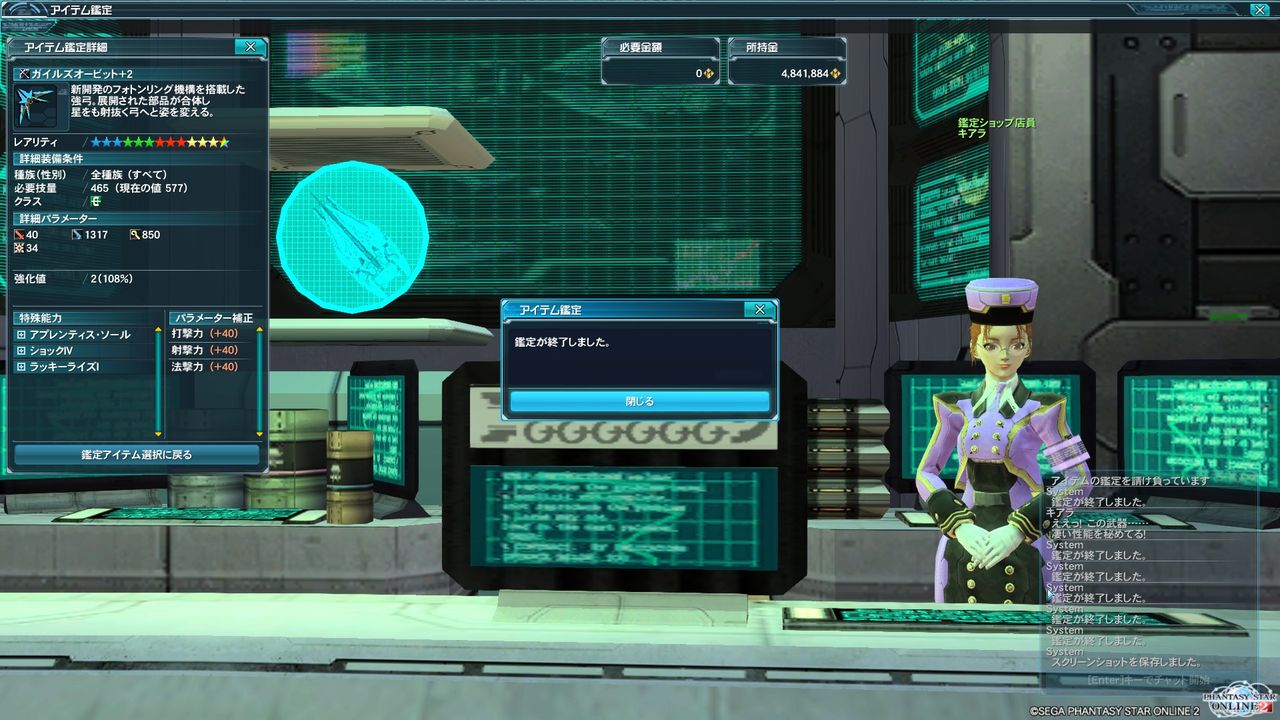The height and width of the screenshot is (720, 1280).
Task: Click the ガイルズオービット+2 weapon thumbnail
Action: 37,103
